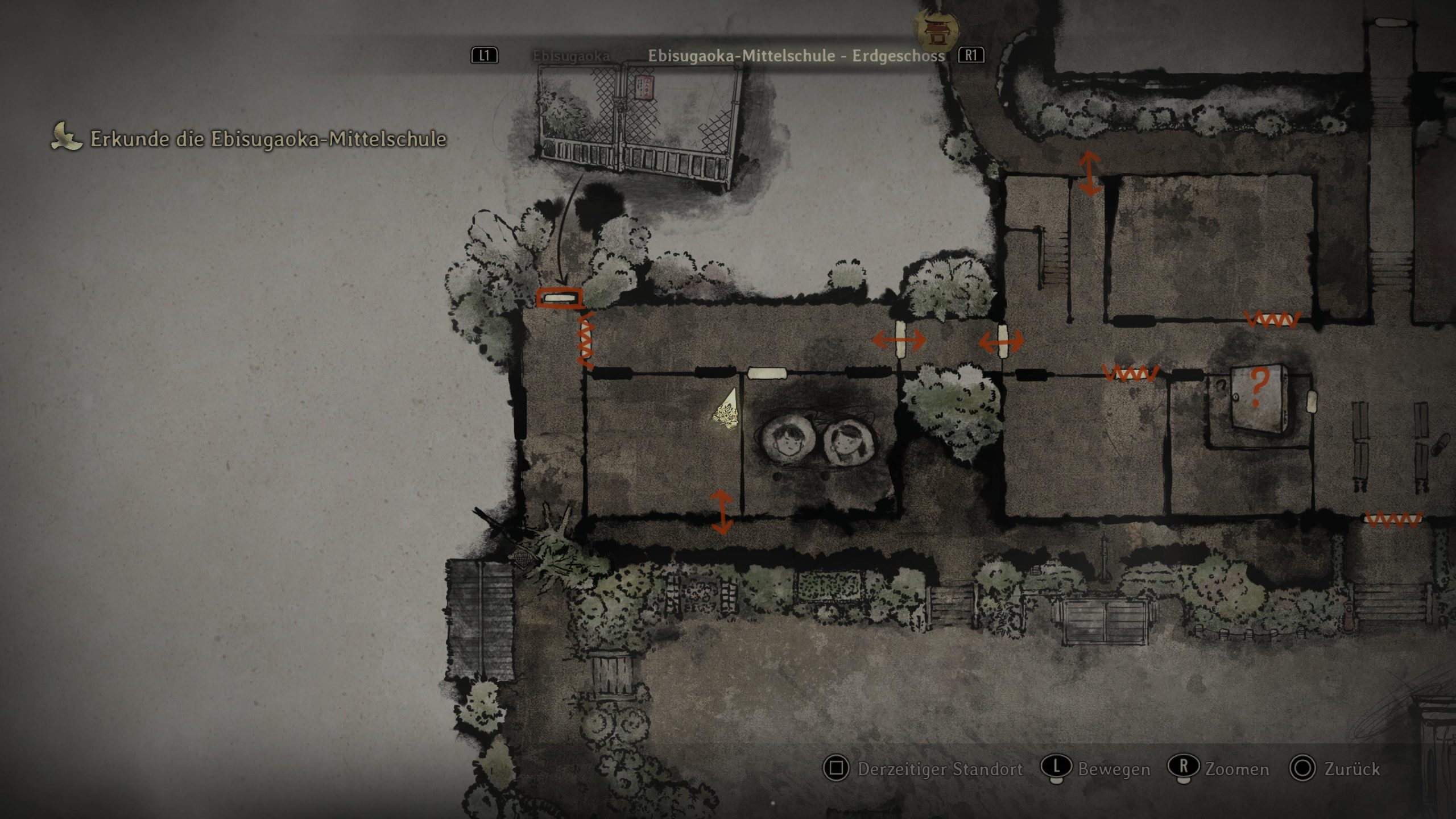
Task: Click the red-outlined entrance marker below the gate sketch
Action: click(560, 298)
